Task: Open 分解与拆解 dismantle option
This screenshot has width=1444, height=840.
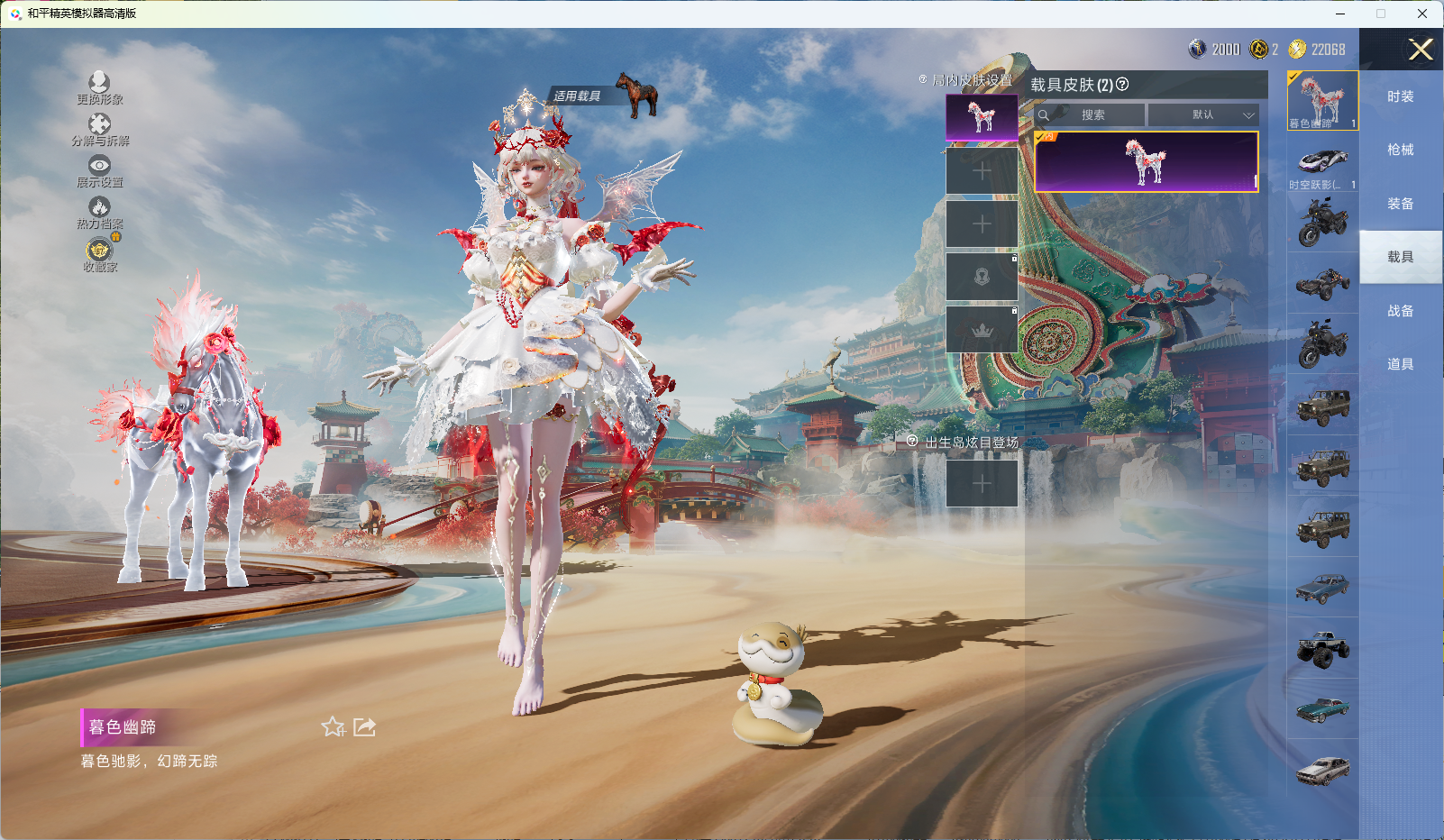Action: click(x=99, y=125)
